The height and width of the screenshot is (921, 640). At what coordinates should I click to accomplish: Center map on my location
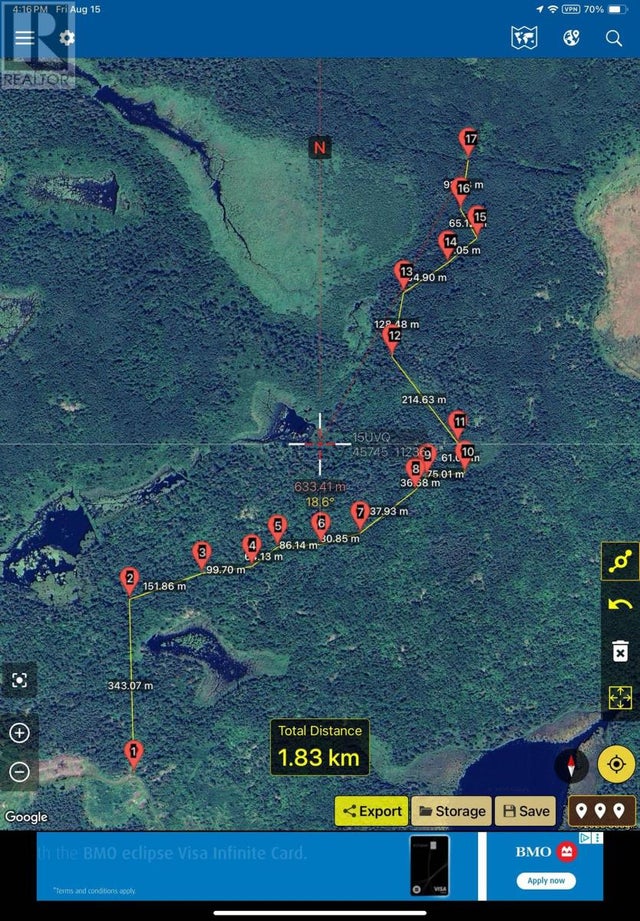click(617, 766)
